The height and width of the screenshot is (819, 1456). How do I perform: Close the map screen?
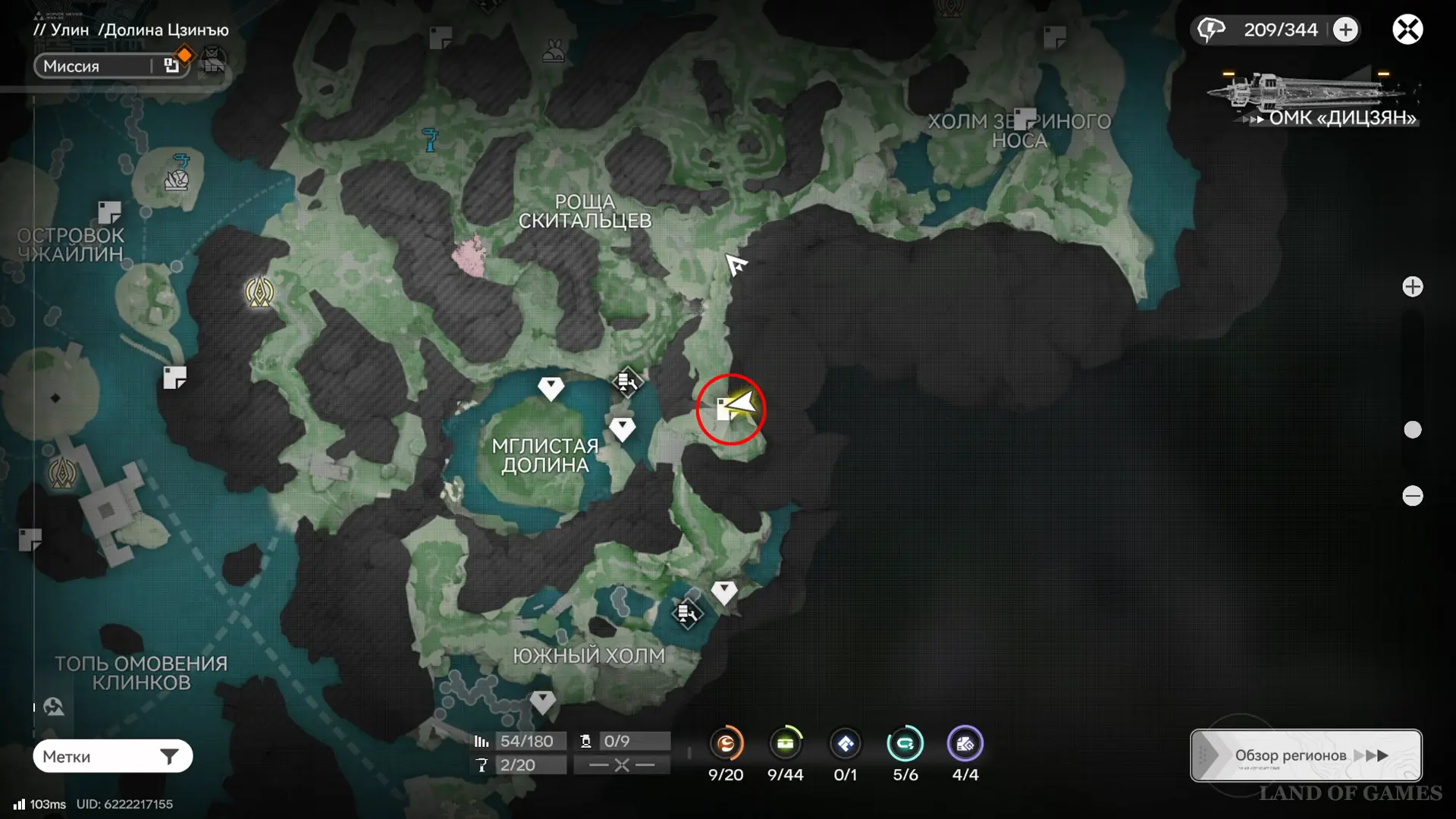click(x=1407, y=30)
